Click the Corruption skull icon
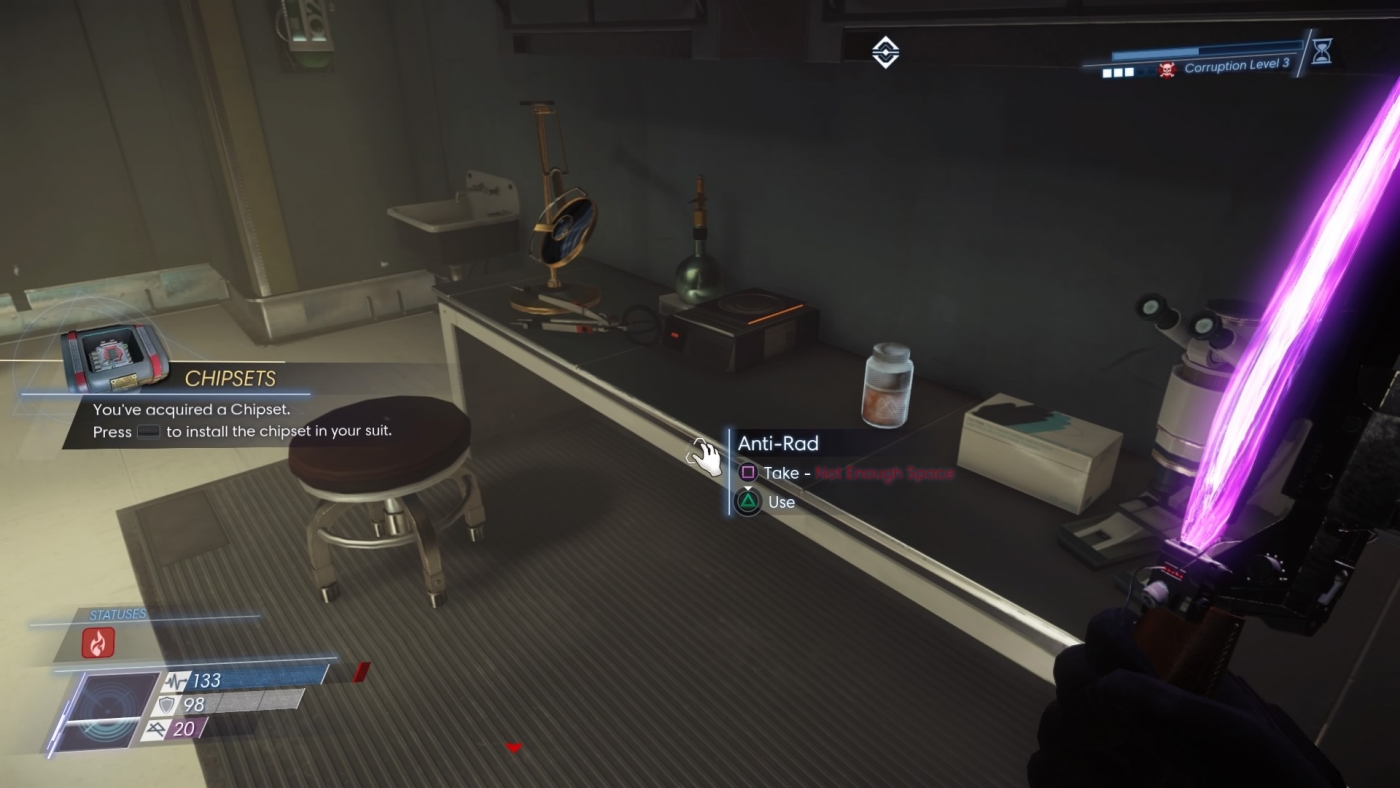This screenshot has width=1400, height=788. pos(1167,70)
